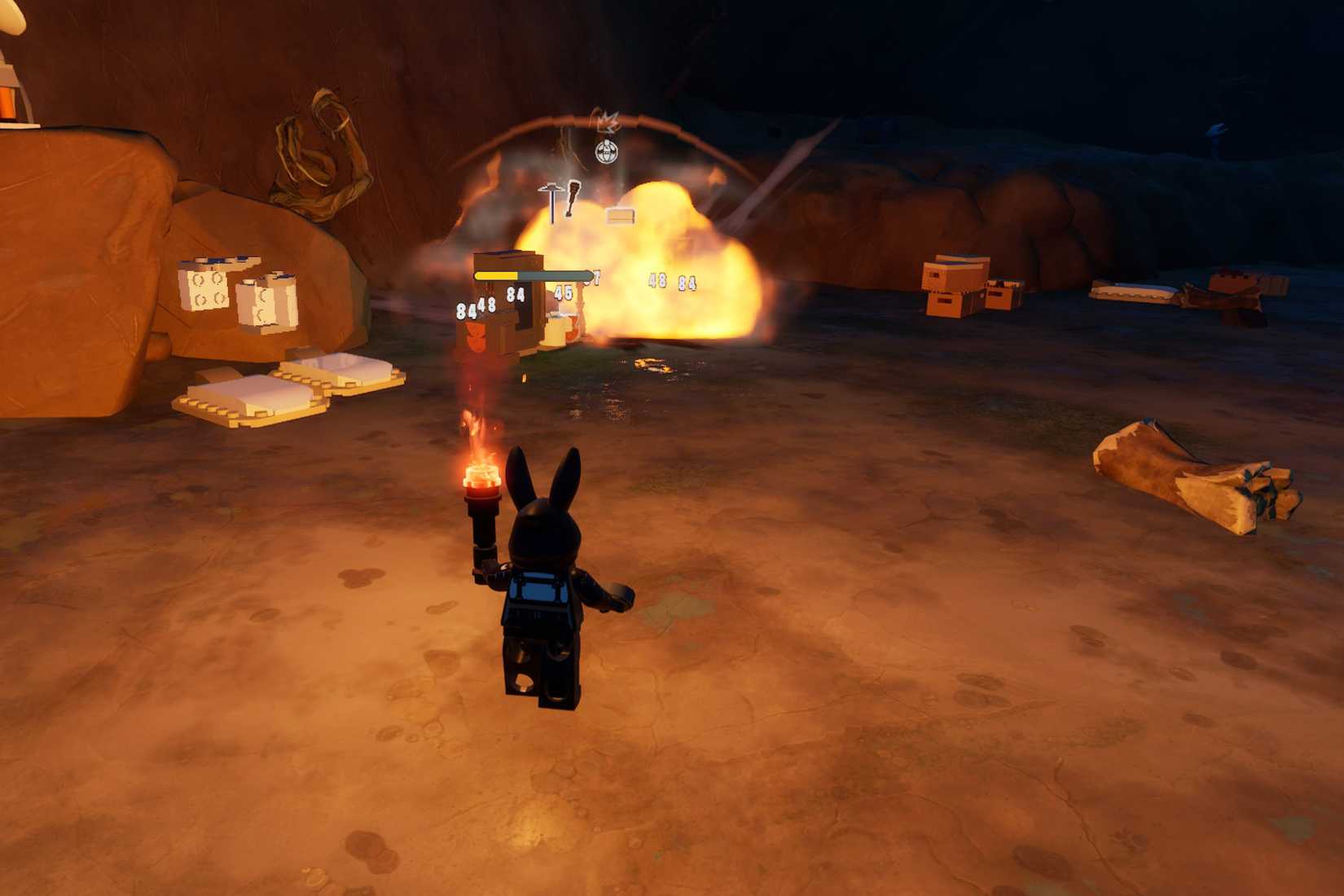
Task: Select the torch item icon near the explosion
Action: click(x=571, y=198)
